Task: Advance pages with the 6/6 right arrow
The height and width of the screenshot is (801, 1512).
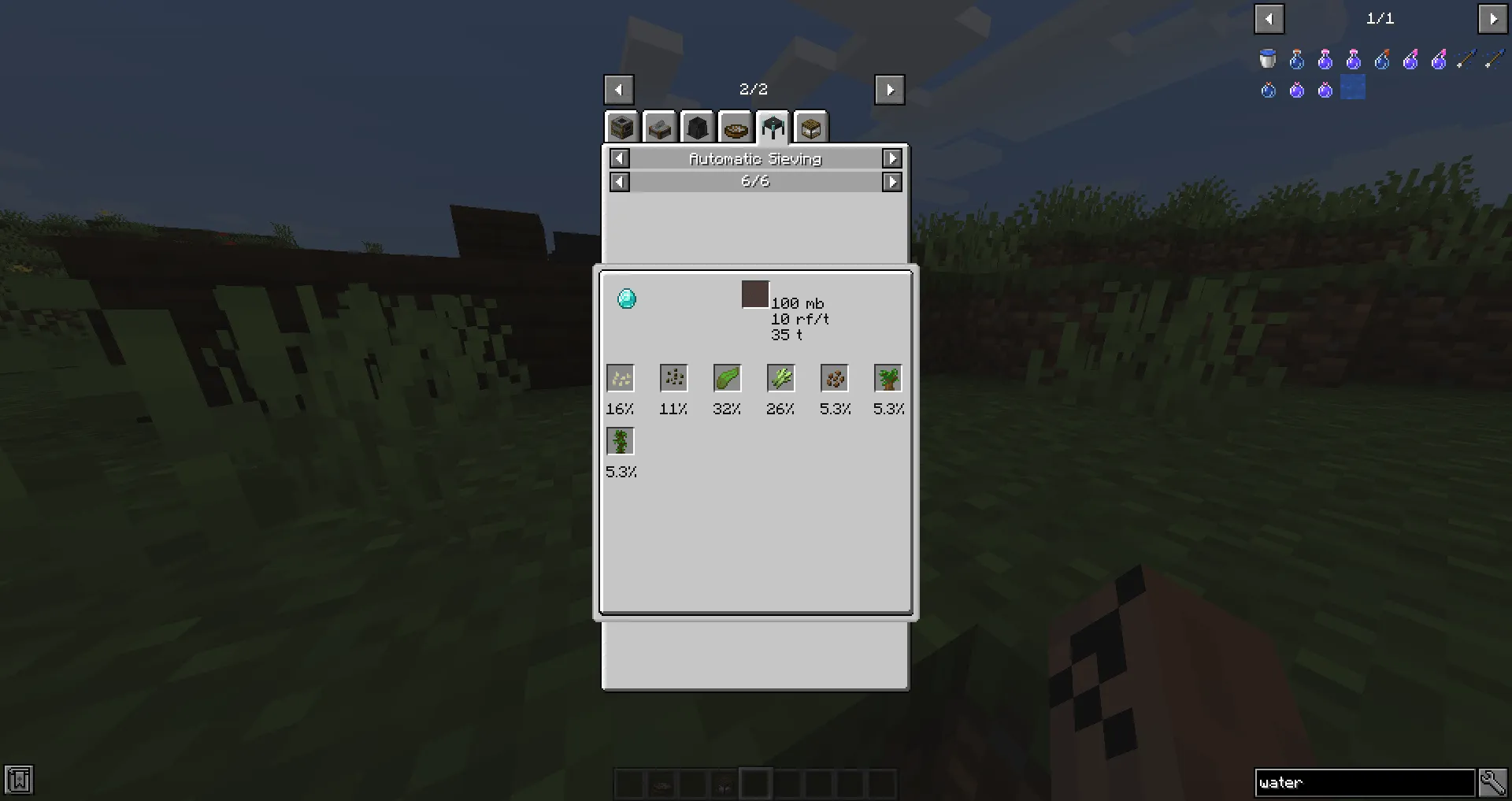Action: pos(892,181)
